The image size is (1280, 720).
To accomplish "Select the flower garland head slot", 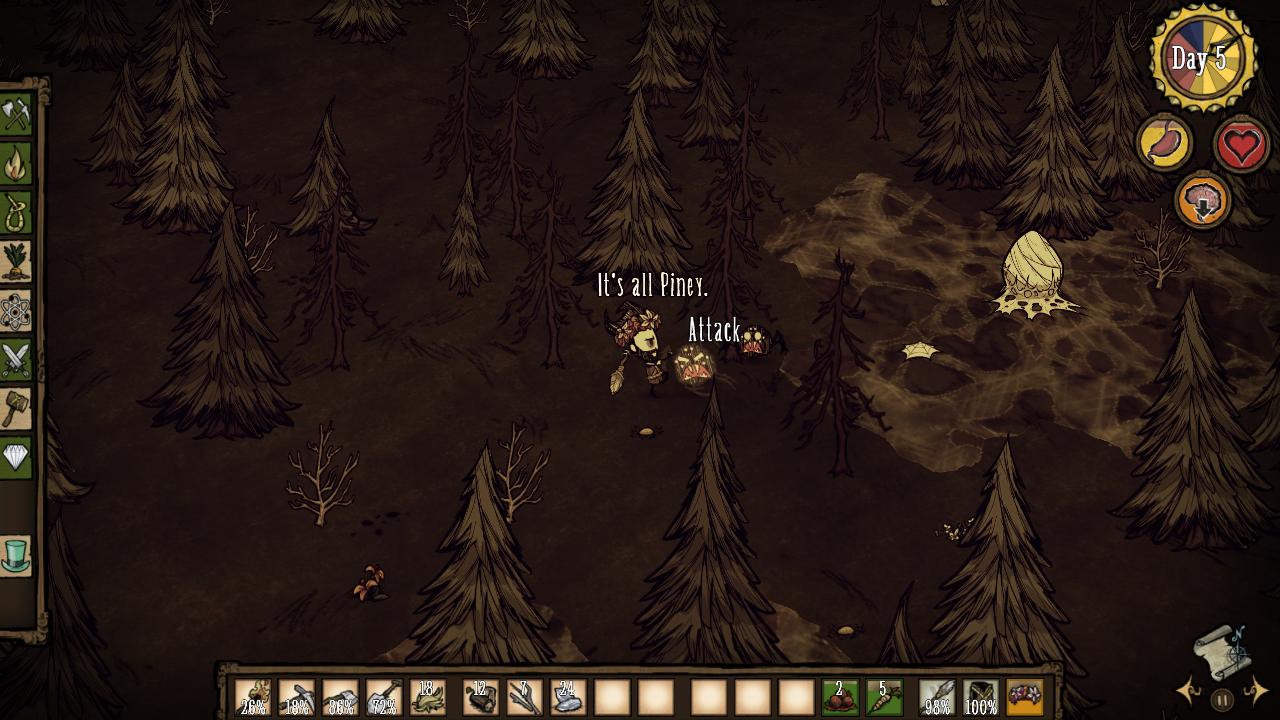I will 1024,697.
